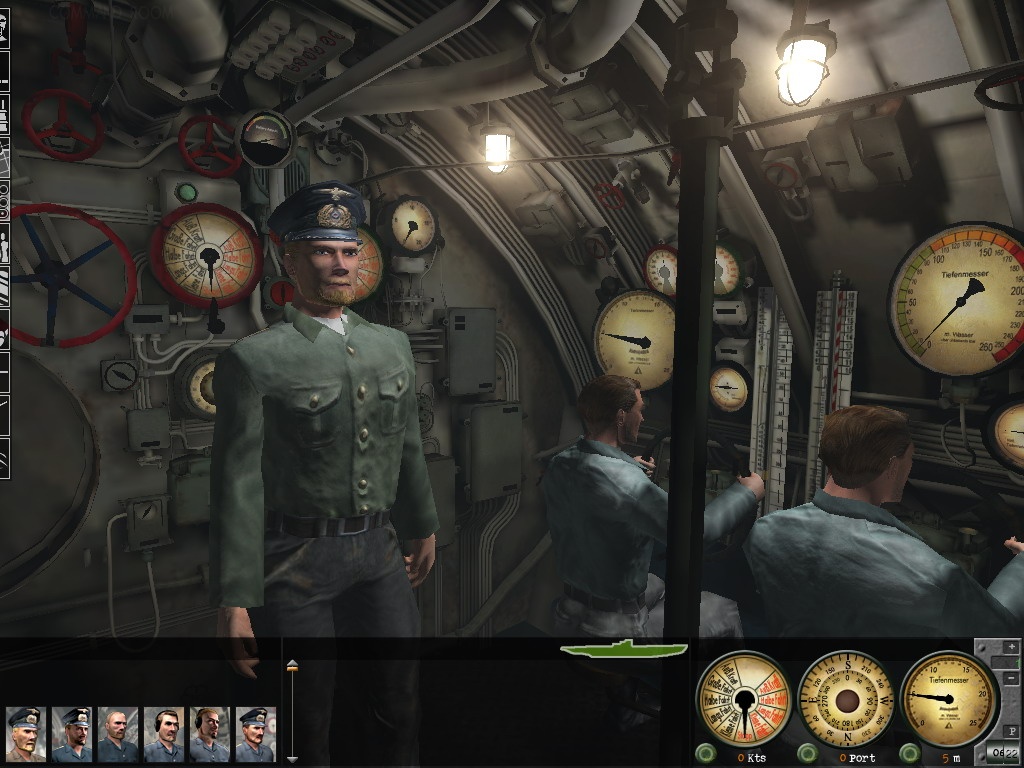Choose the bald bareheaded crewman portrait
The height and width of the screenshot is (768, 1024).
tap(117, 734)
